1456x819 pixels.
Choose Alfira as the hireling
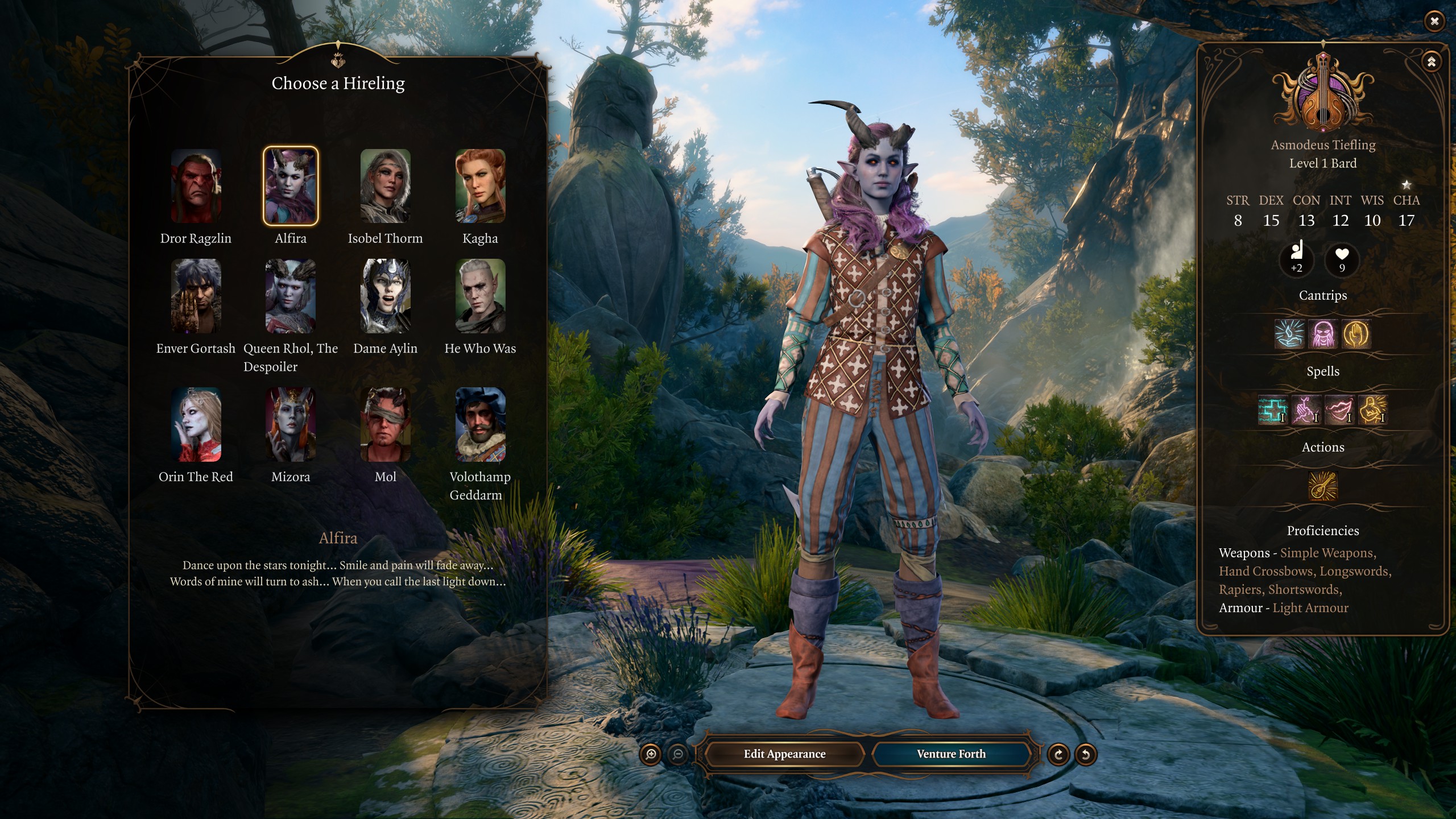click(x=291, y=186)
